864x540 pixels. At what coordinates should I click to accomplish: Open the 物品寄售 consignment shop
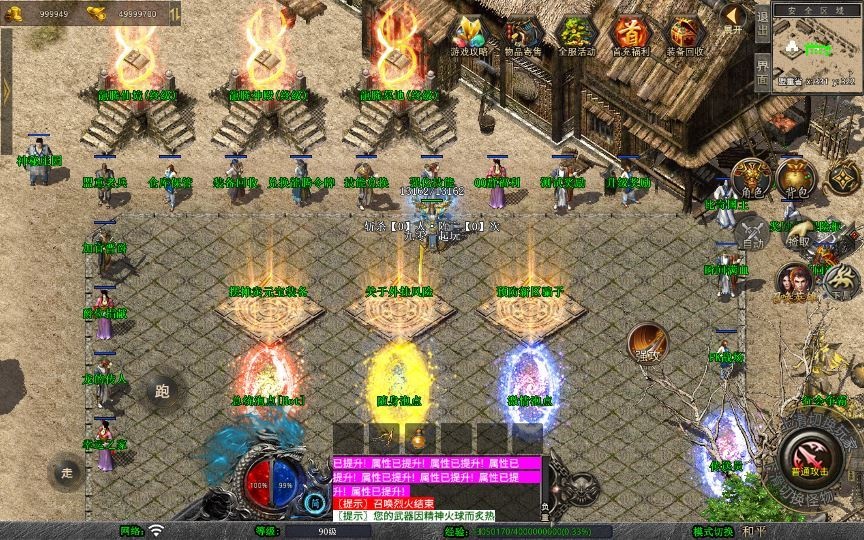(523, 35)
